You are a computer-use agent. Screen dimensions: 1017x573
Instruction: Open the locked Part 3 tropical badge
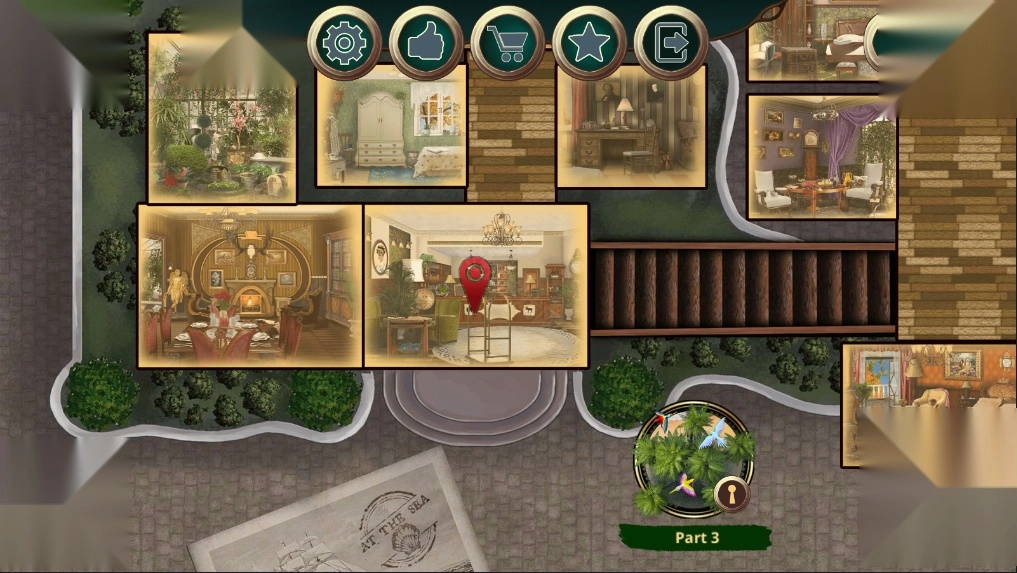(696, 459)
